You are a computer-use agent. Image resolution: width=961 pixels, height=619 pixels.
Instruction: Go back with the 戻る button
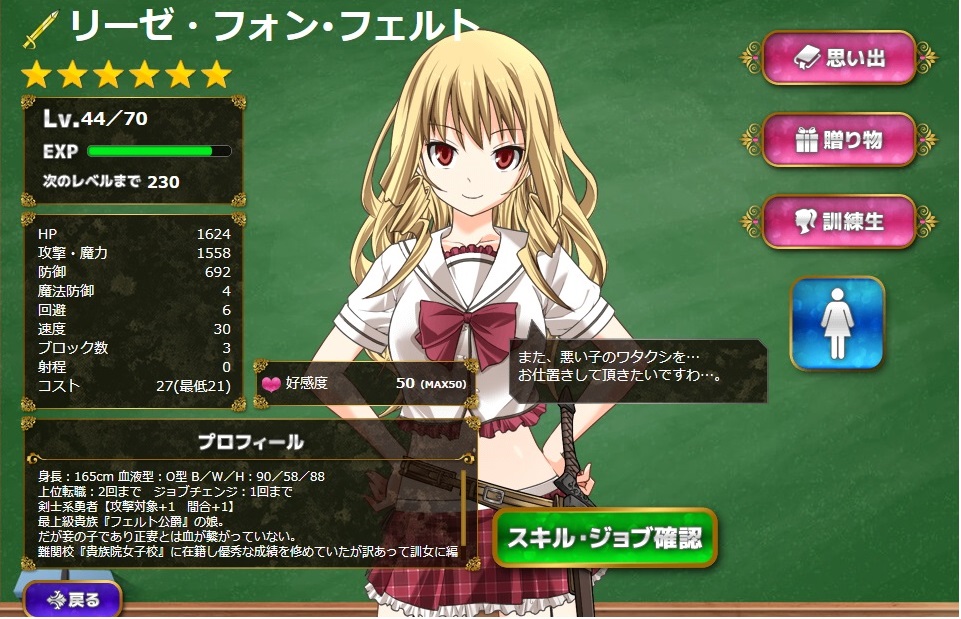click(x=72, y=600)
